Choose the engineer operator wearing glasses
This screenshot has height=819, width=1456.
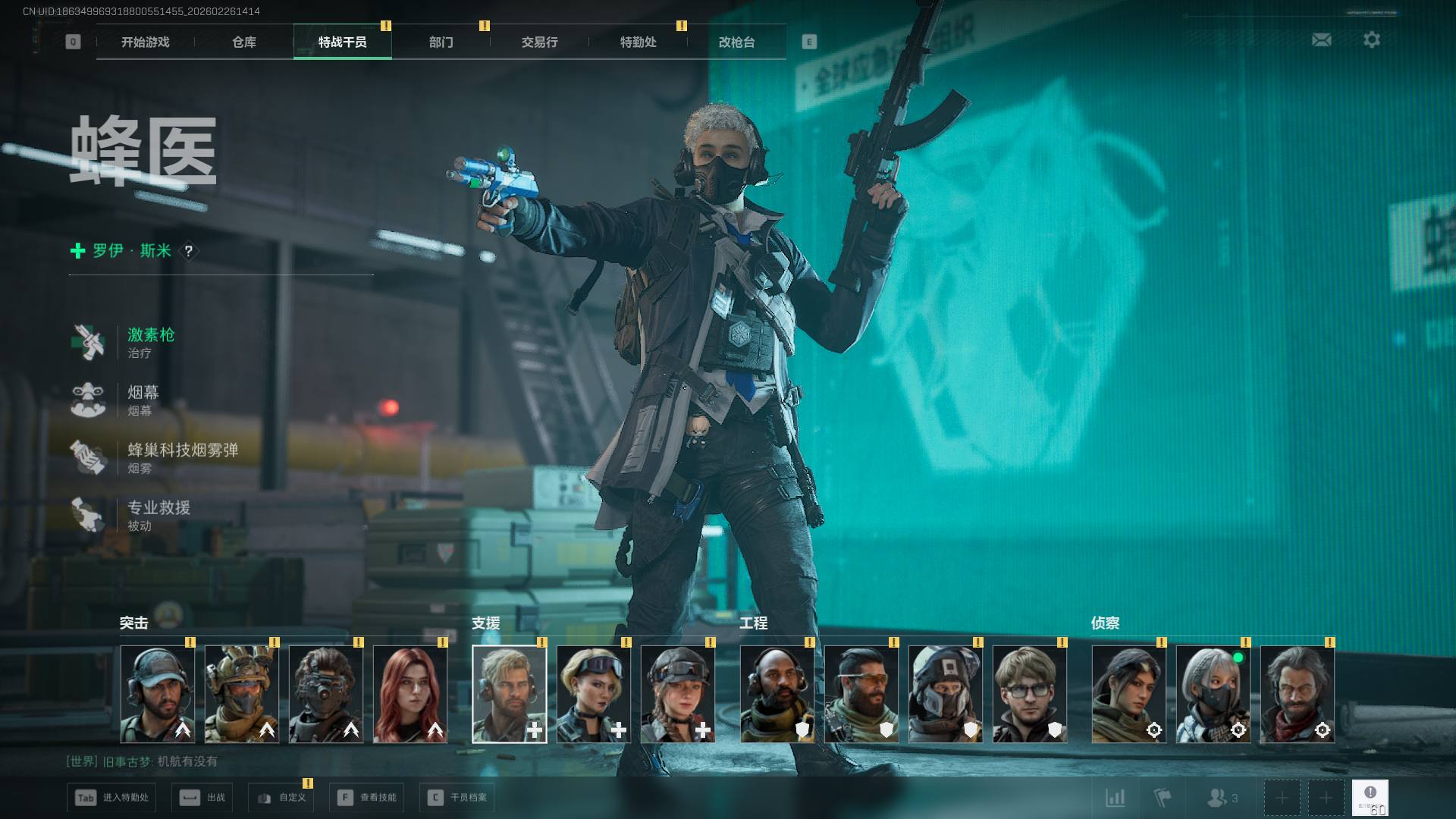[1029, 694]
